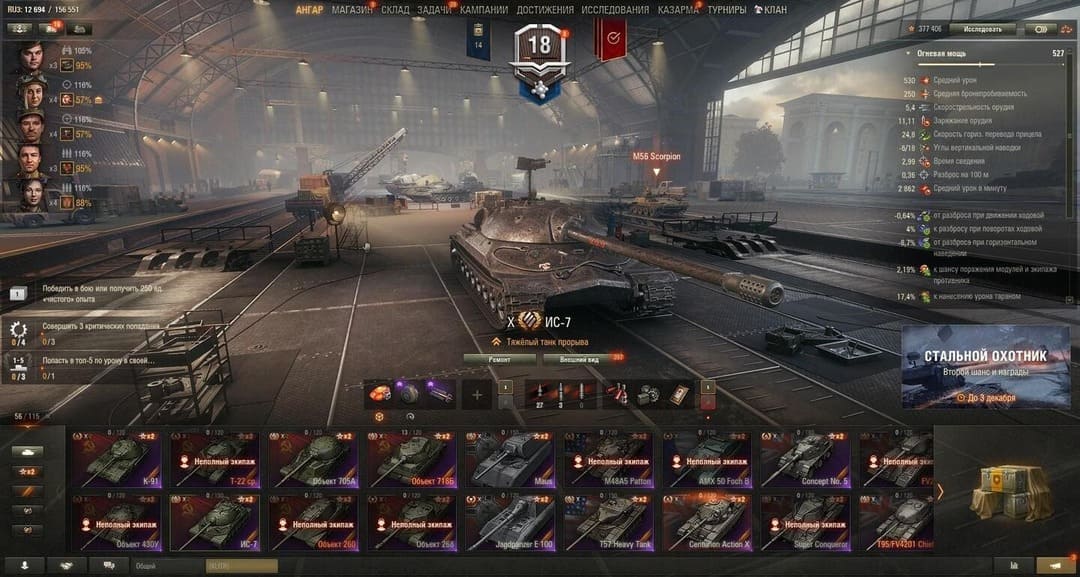Select the Centurion Action X tank
The image size is (1080, 577).
click(708, 523)
